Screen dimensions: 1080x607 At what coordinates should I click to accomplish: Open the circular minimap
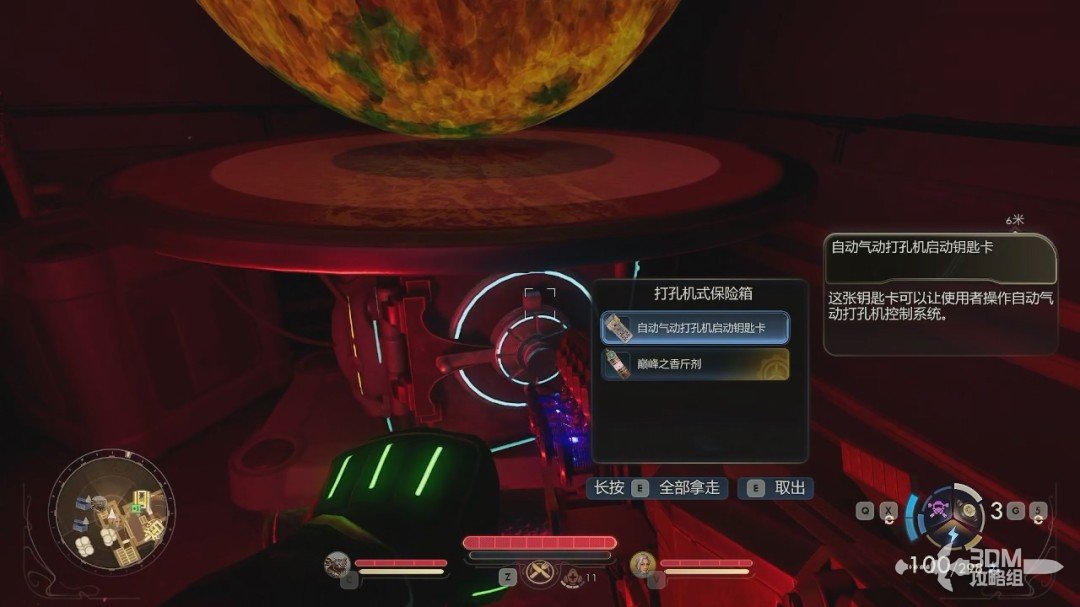tap(110, 511)
